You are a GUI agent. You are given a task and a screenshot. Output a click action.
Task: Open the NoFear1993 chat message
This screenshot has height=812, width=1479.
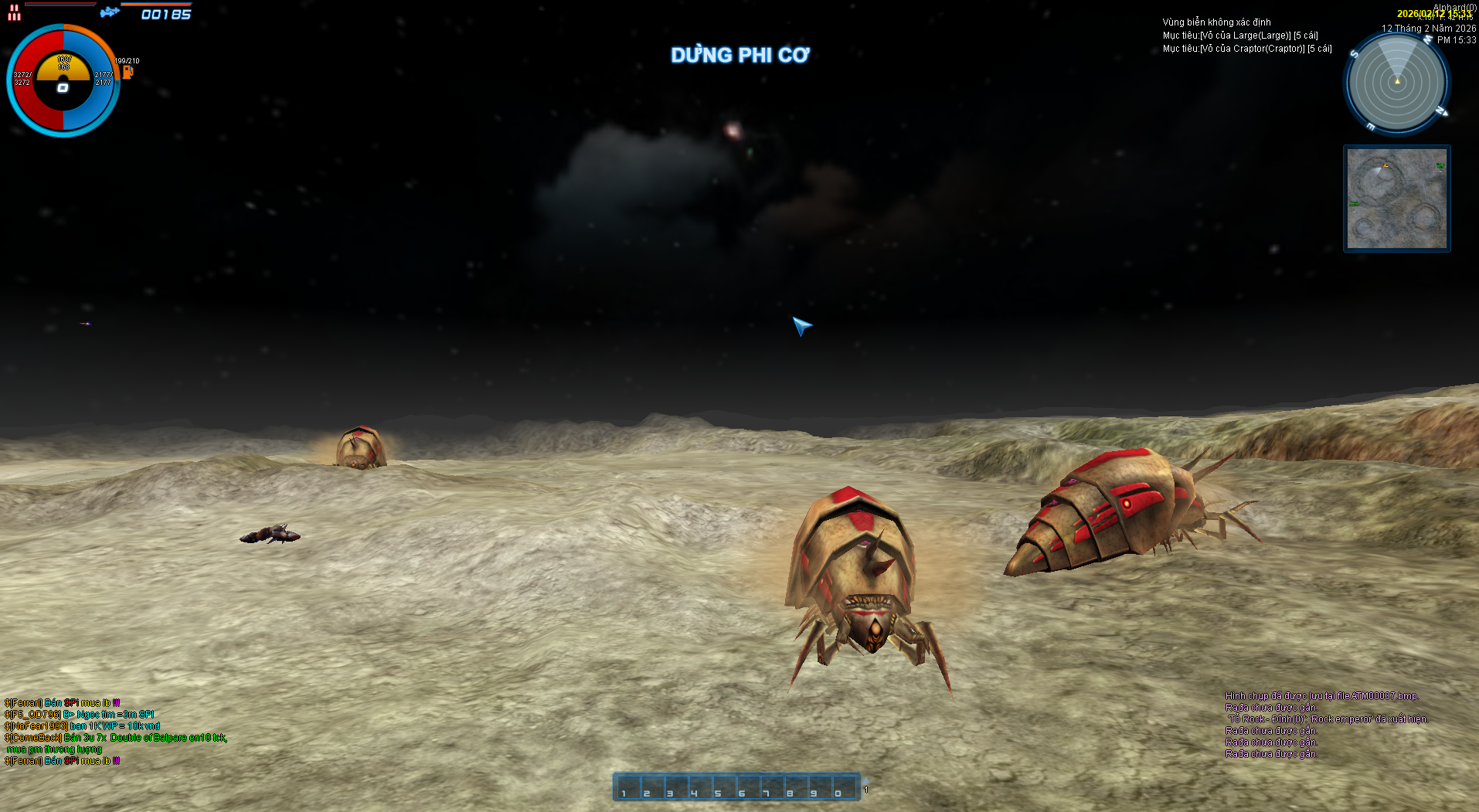[82, 726]
